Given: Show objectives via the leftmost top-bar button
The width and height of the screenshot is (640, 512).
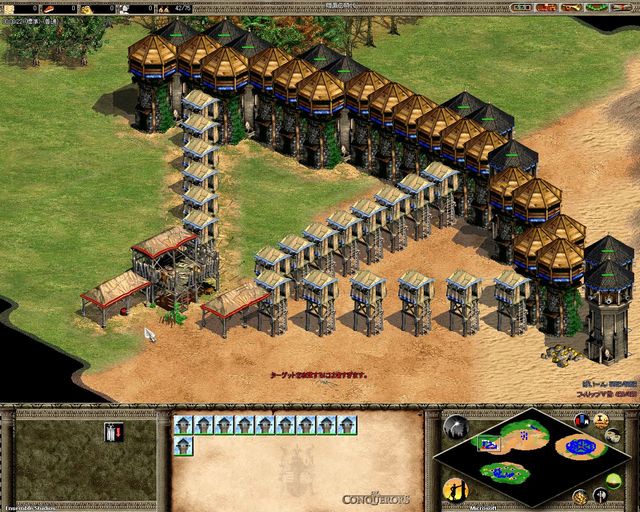Looking at the screenshot, I should [x=519, y=7].
